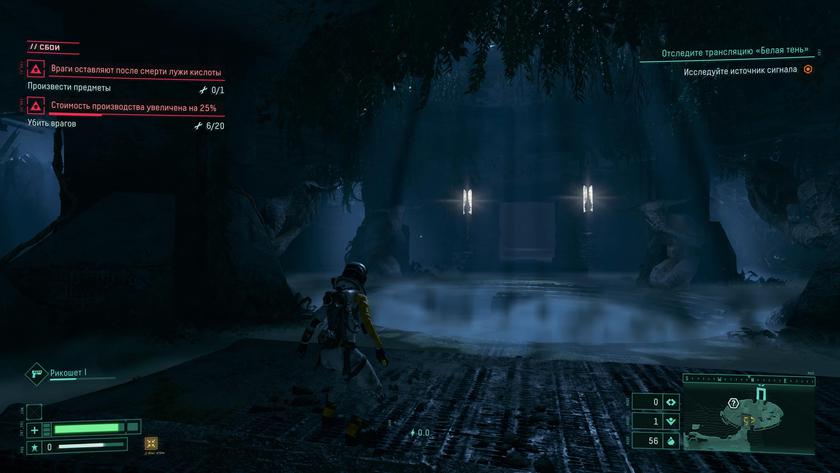The height and width of the screenshot is (473, 840).
Task: Open the «Отследите трансляцию «Белая тень»» objective
Action: 735,52
